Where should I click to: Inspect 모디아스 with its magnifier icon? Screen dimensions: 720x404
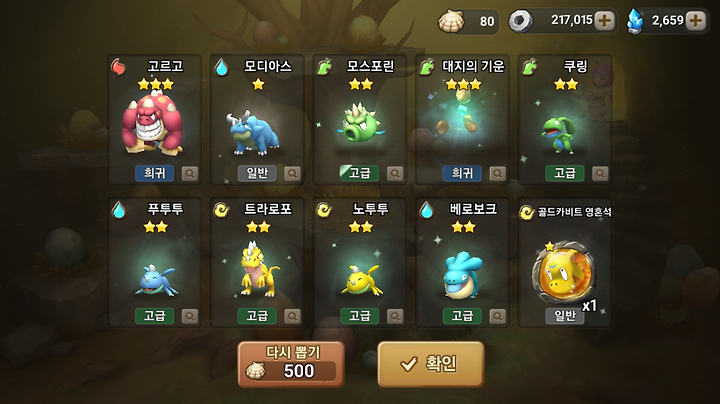point(292,173)
